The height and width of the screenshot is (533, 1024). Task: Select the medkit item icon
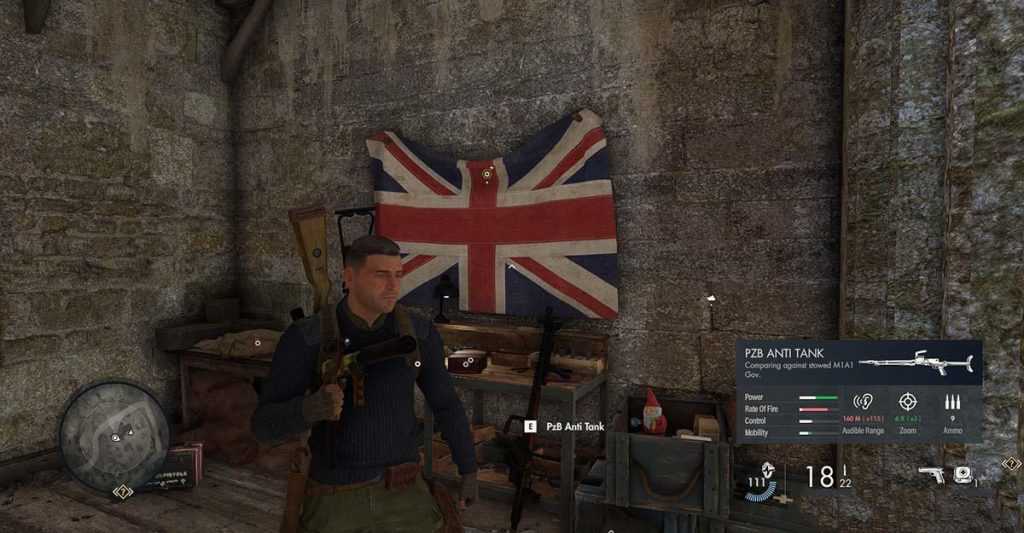(963, 474)
